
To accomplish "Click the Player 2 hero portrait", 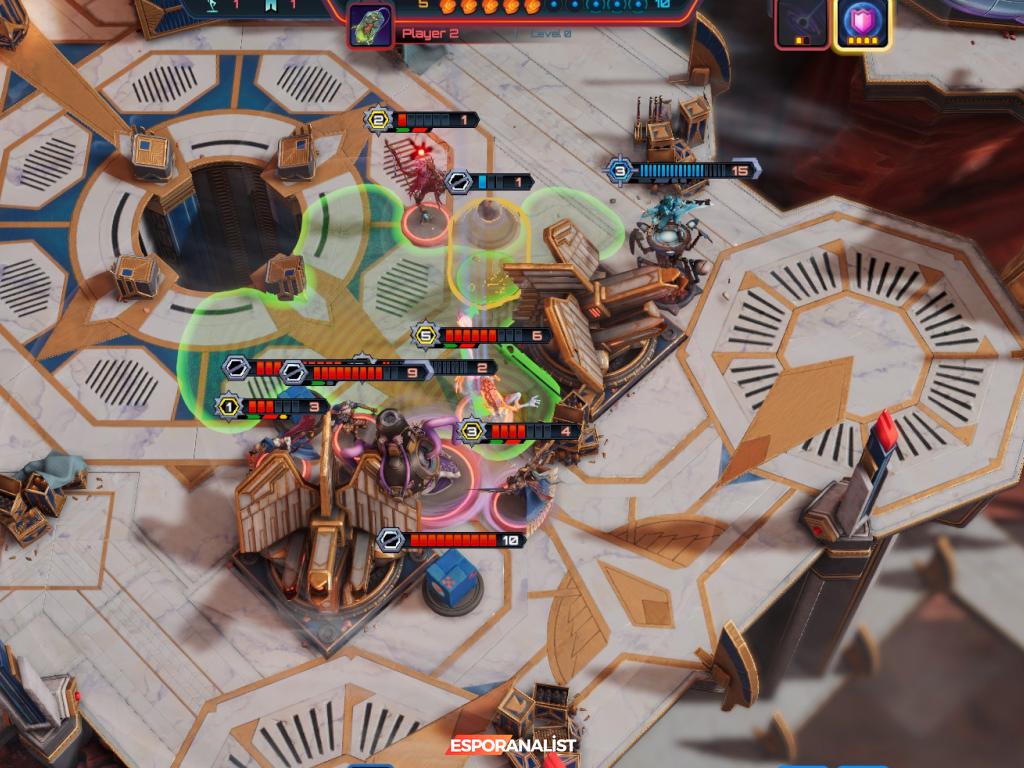I will [x=369, y=26].
